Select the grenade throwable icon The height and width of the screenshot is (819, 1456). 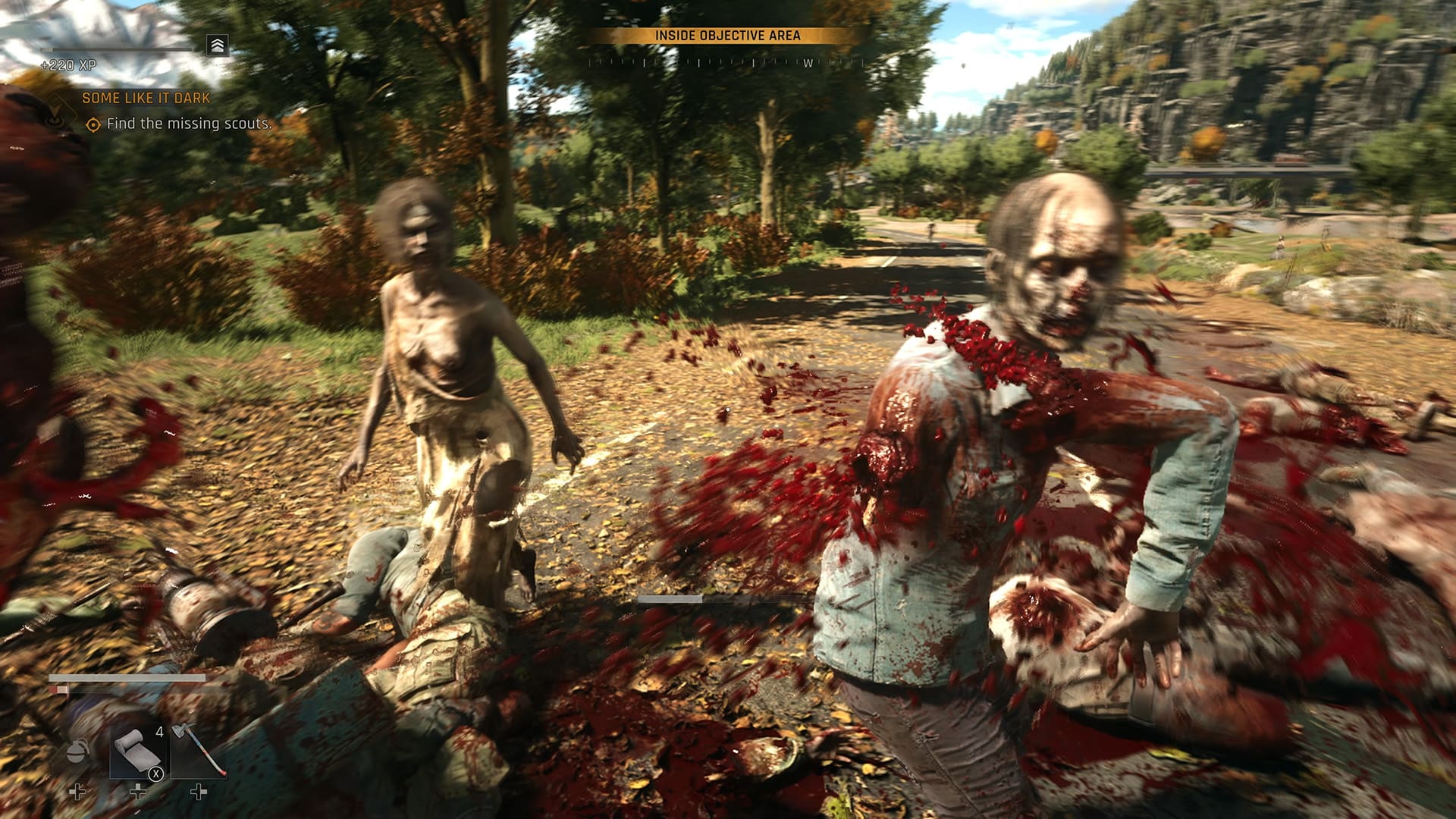[x=78, y=751]
